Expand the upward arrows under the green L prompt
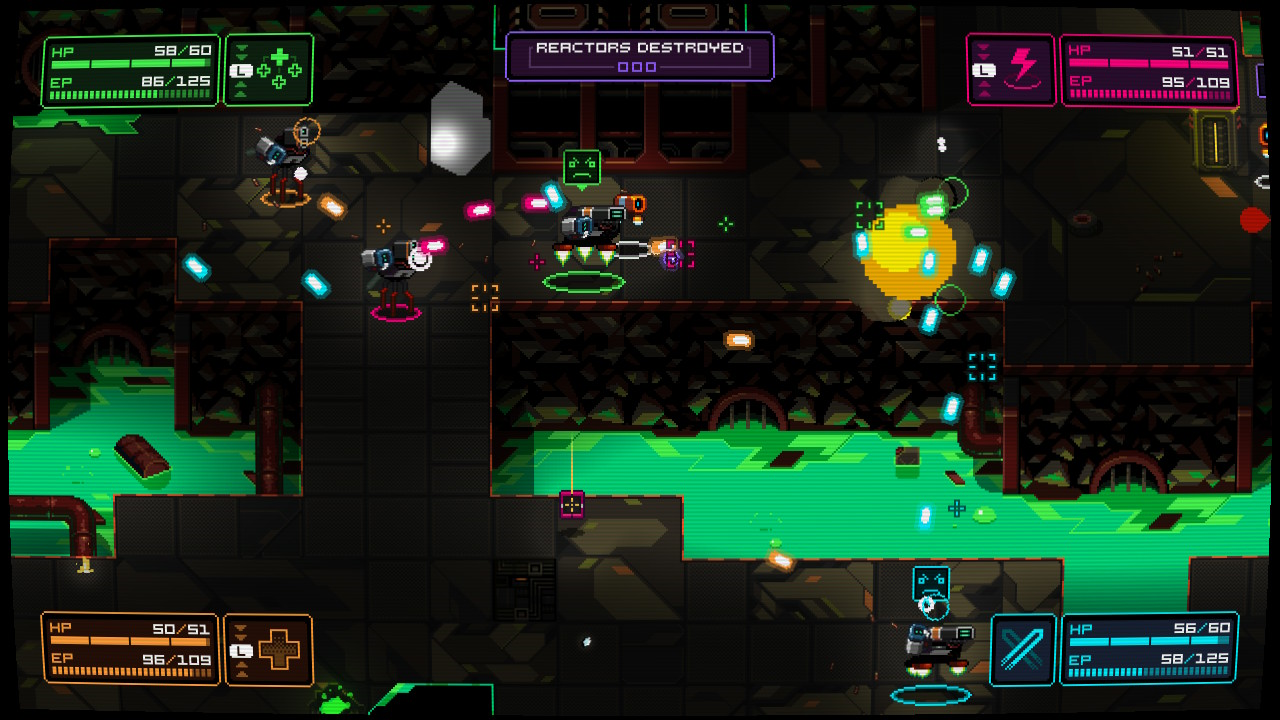Viewport: 1280px width, 720px height. [243, 90]
